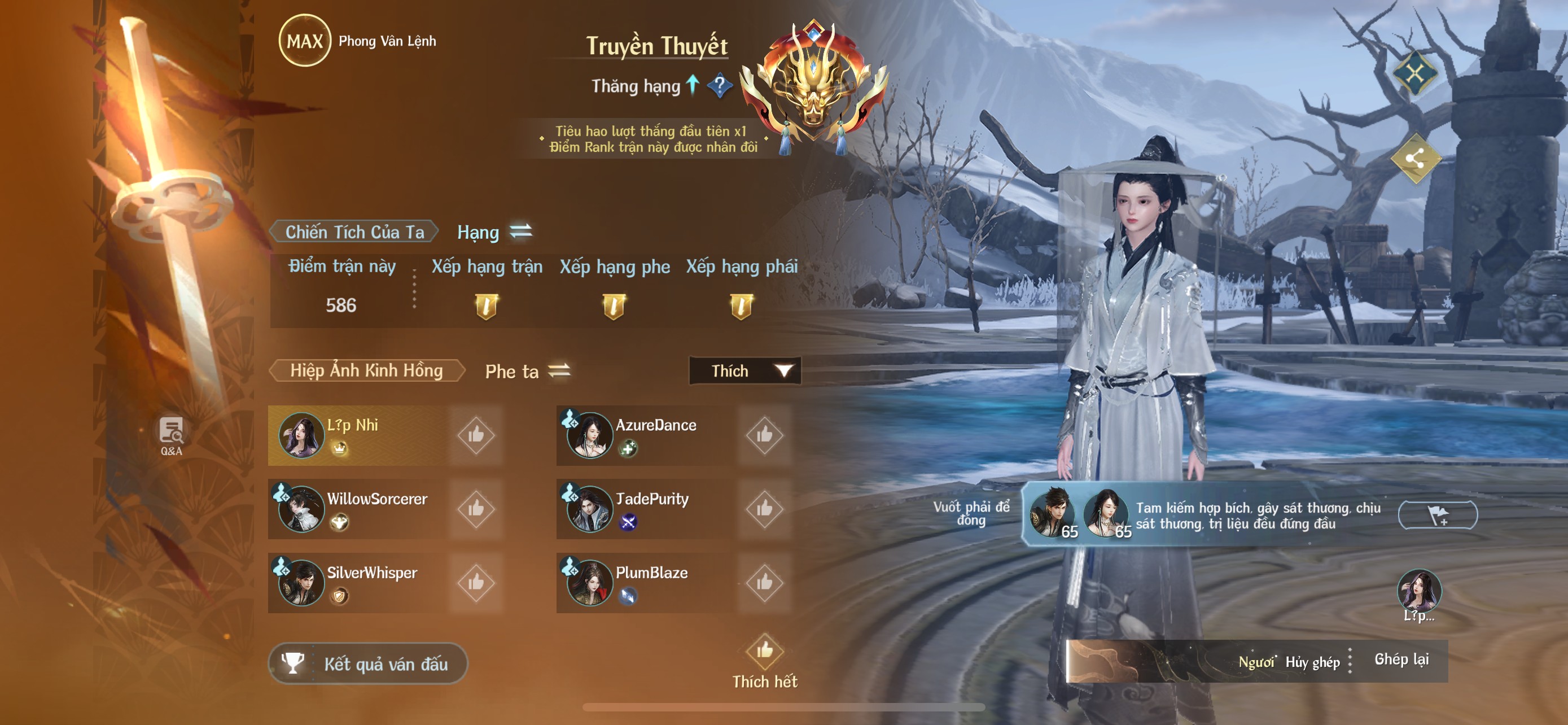The image size is (1568, 725).
Task: Like player AzureDance
Action: tap(764, 435)
